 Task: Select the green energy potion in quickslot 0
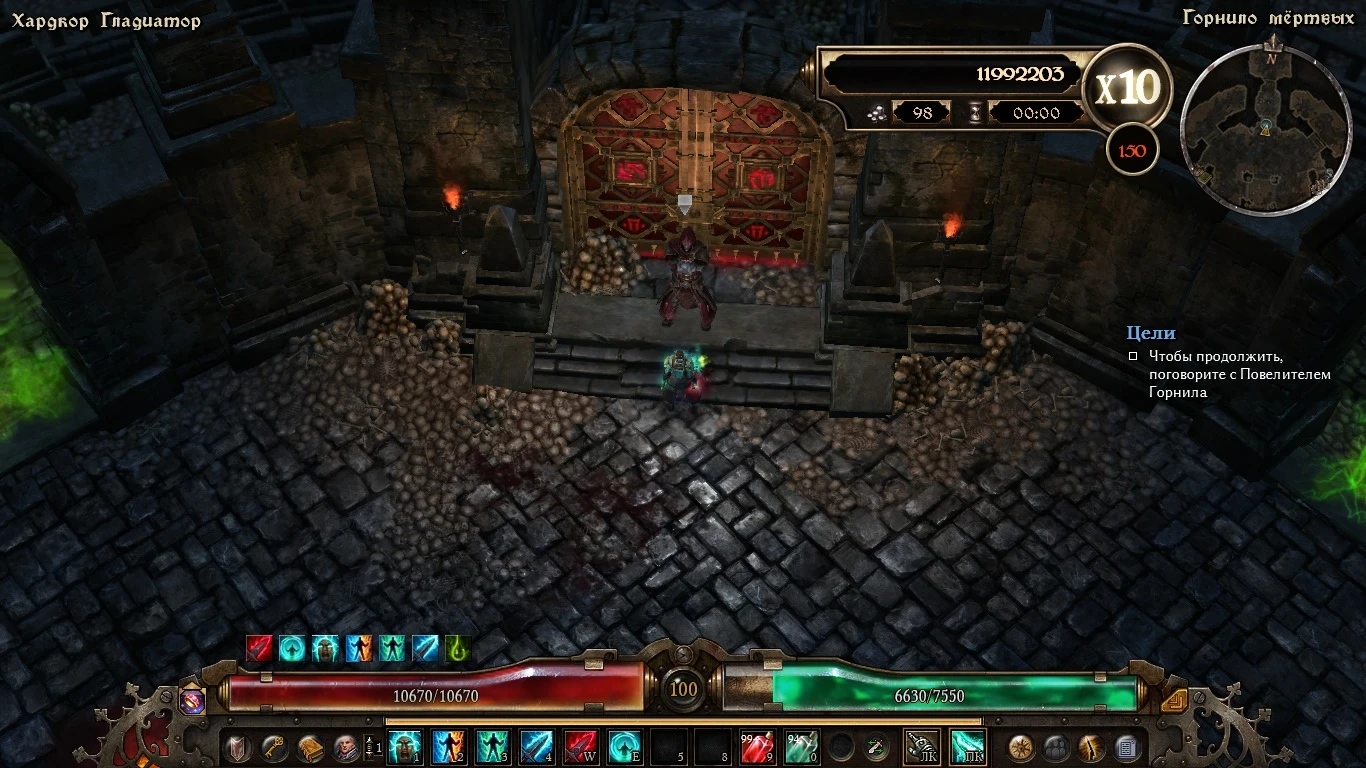click(x=801, y=748)
